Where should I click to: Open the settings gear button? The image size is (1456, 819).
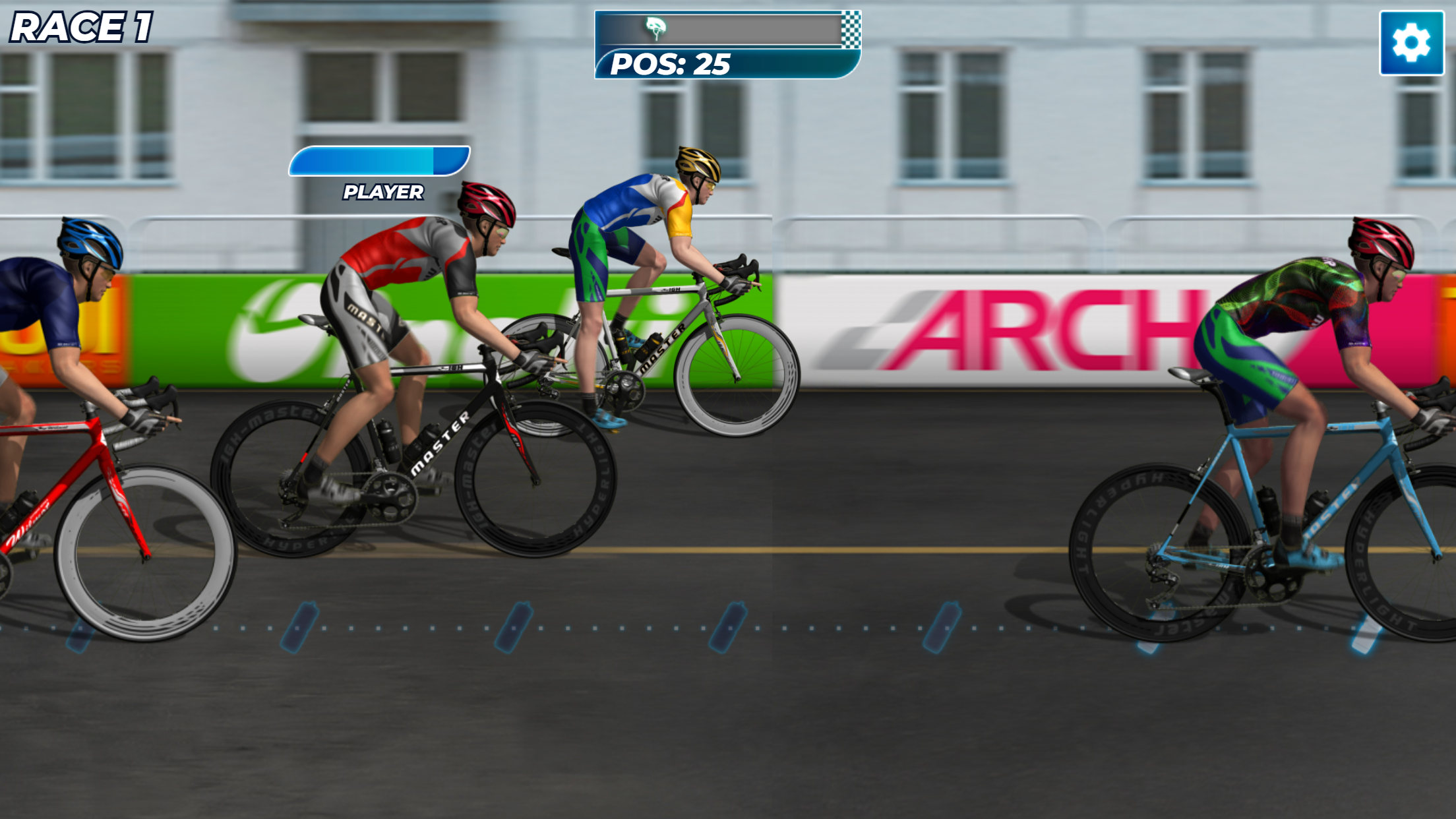click(1411, 43)
